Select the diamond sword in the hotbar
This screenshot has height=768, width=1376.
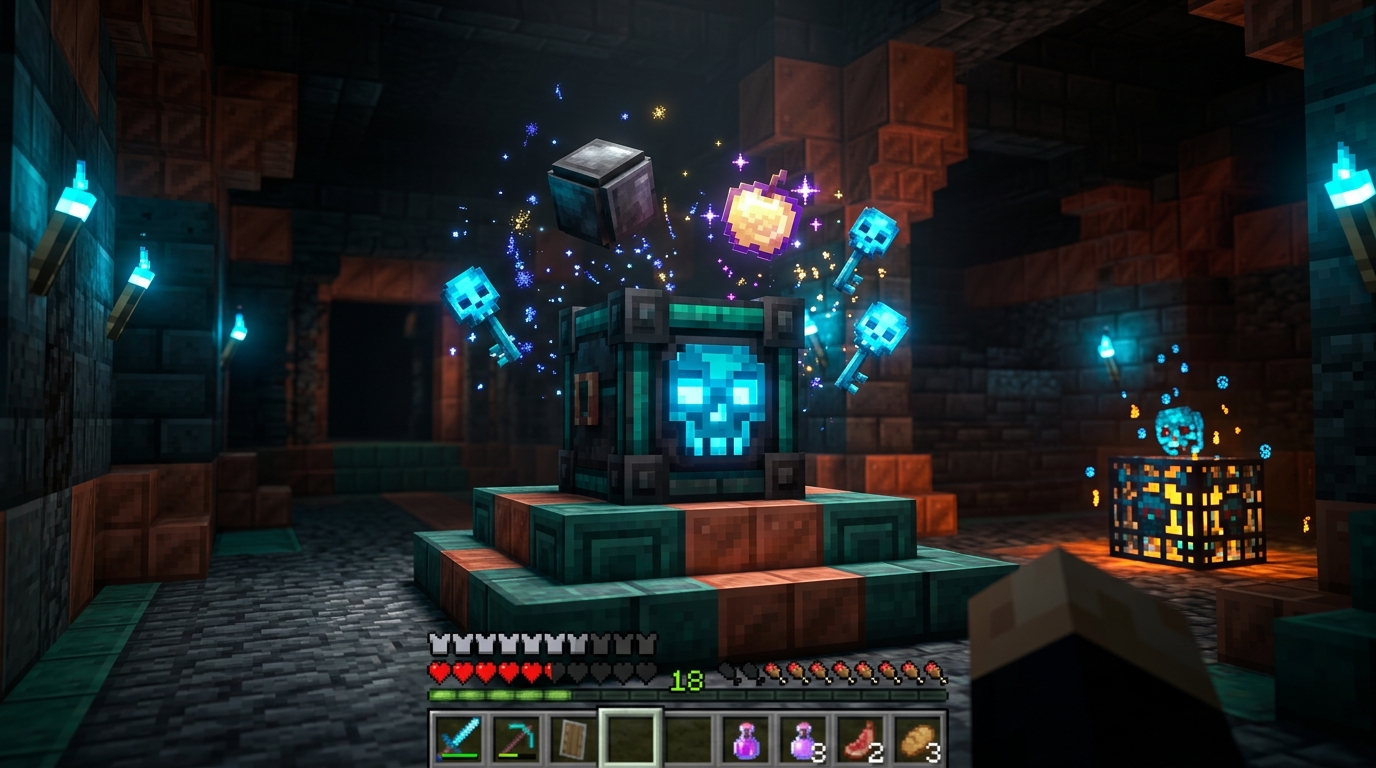[460, 740]
